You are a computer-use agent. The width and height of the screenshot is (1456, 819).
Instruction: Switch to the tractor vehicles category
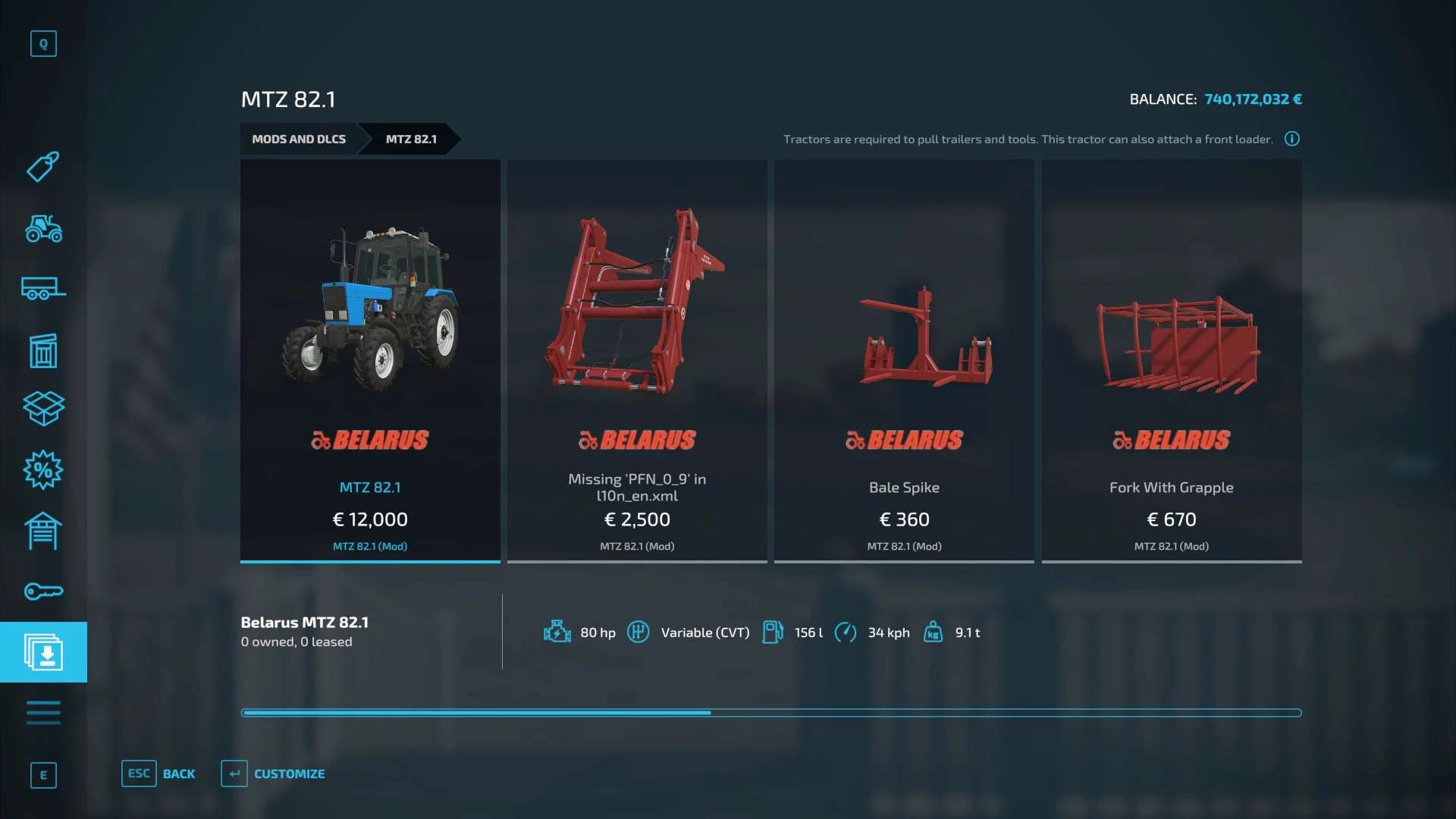pyautogui.click(x=43, y=228)
